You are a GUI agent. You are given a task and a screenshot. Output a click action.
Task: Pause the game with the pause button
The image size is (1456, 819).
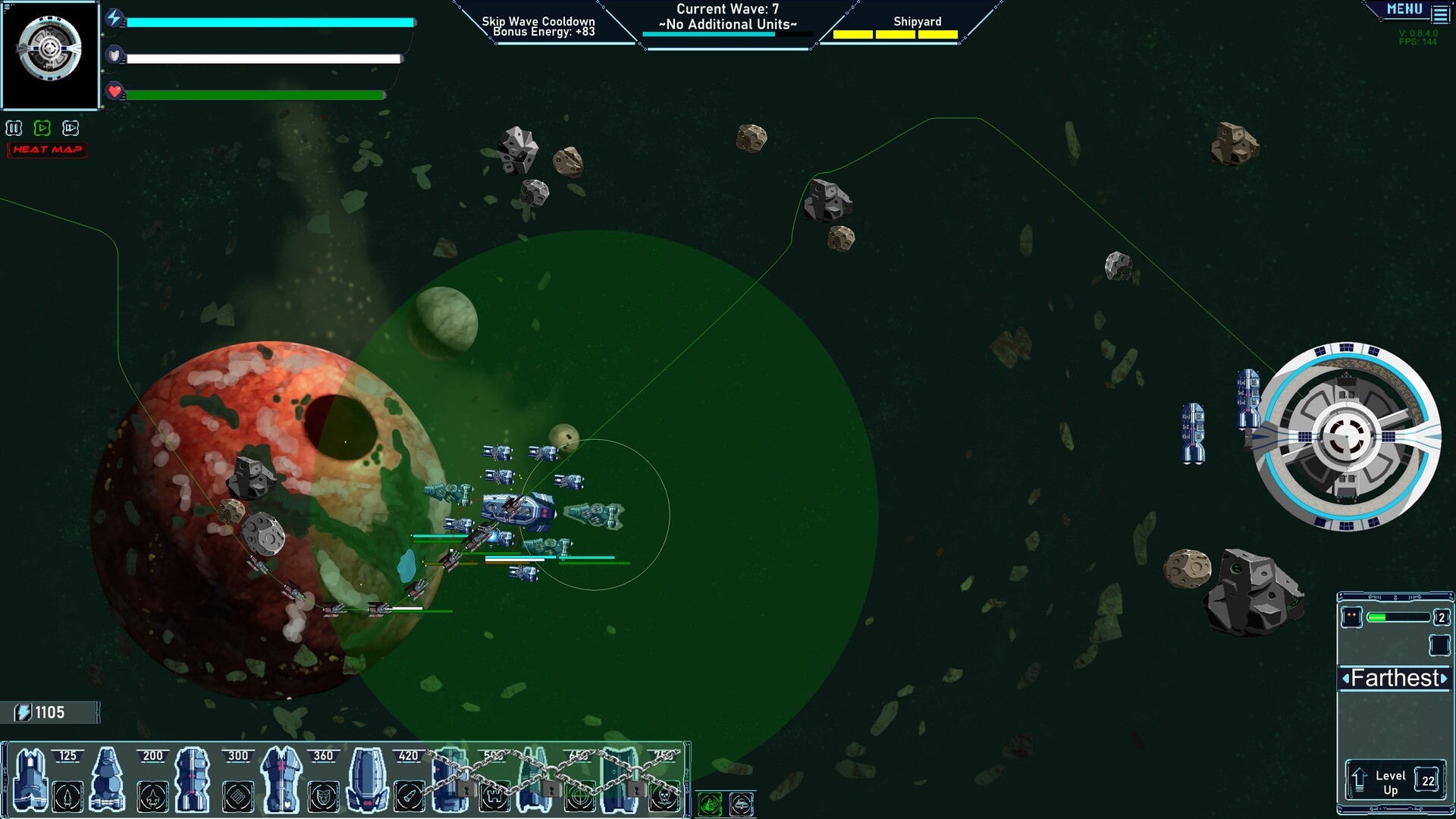coord(14,128)
